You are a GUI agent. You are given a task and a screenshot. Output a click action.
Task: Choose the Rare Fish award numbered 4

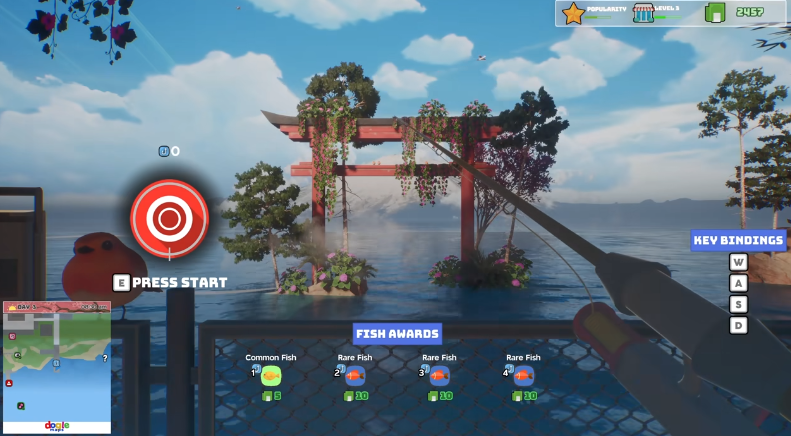[523, 375]
